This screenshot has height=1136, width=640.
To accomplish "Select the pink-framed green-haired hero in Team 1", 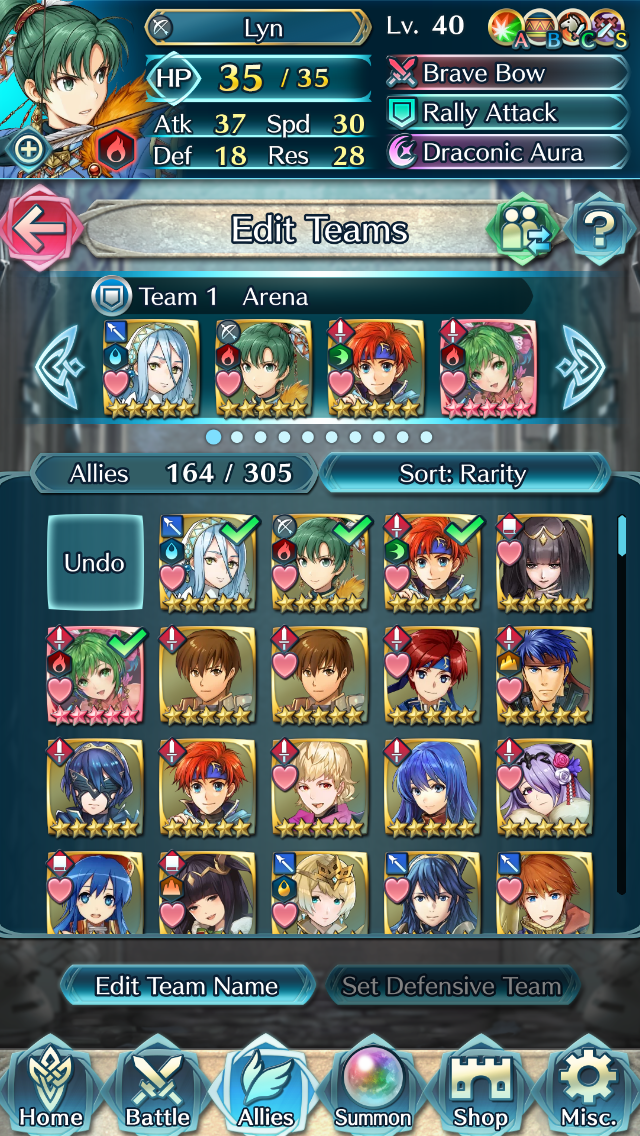I will [488, 368].
